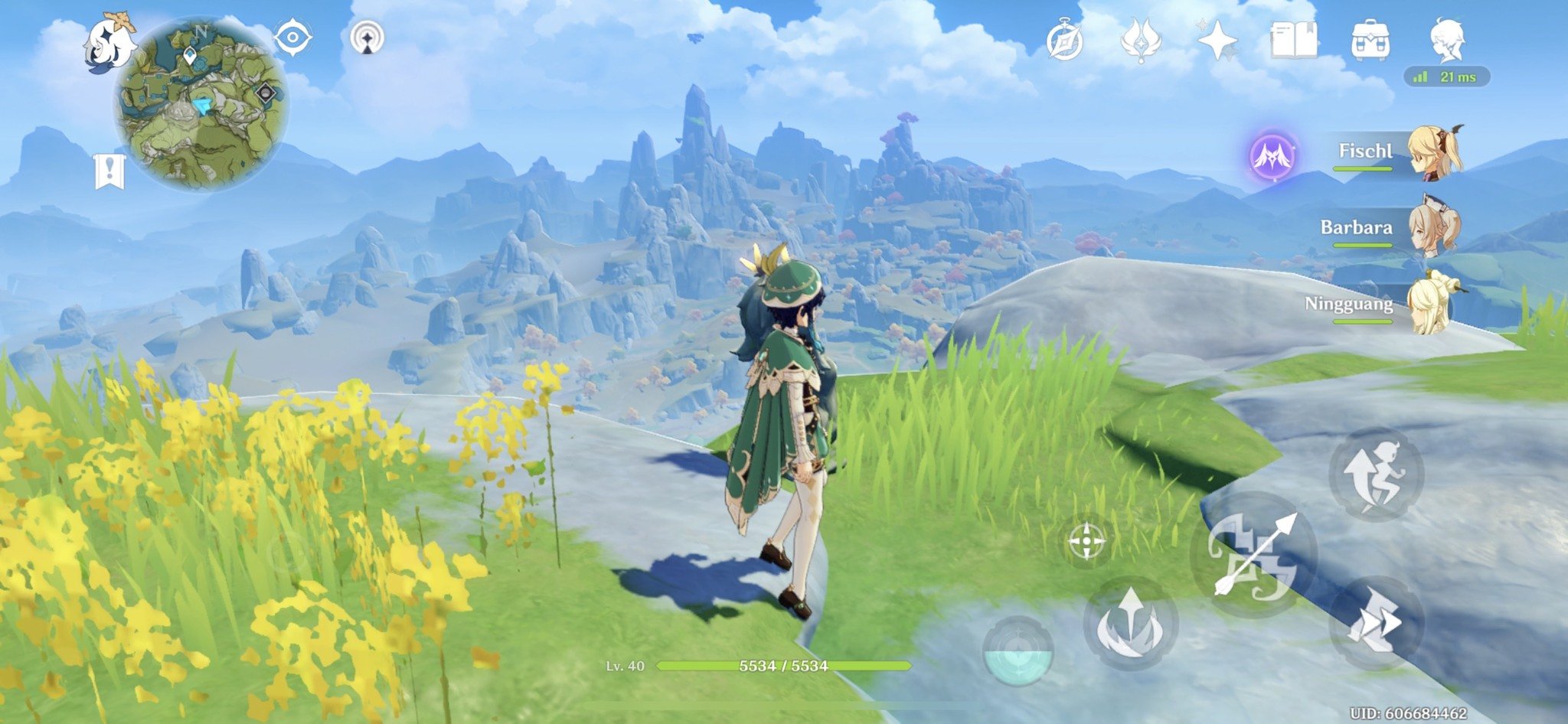Open the Paimon menu
Screen dimensions: 1568x724
tap(109, 44)
